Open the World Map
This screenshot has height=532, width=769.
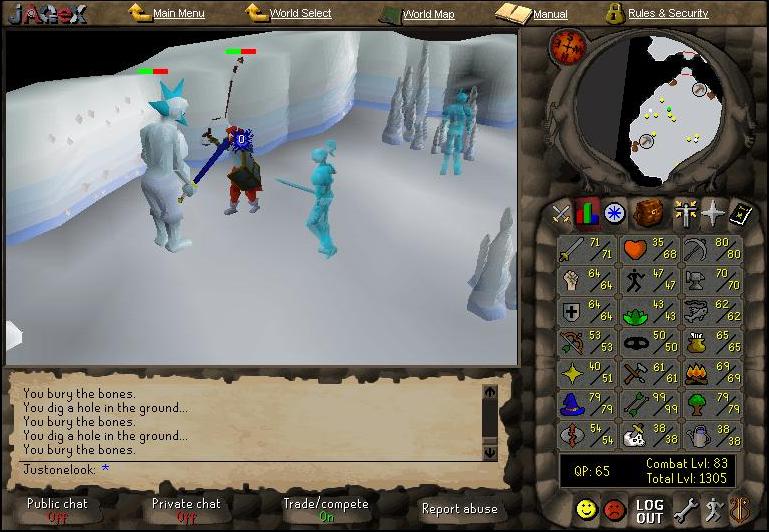click(427, 15)
